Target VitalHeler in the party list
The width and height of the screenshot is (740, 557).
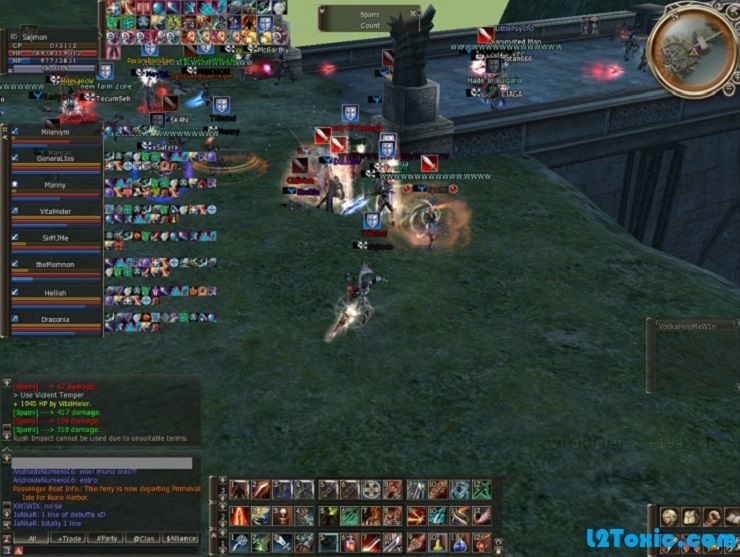click(x=55, y=212)
